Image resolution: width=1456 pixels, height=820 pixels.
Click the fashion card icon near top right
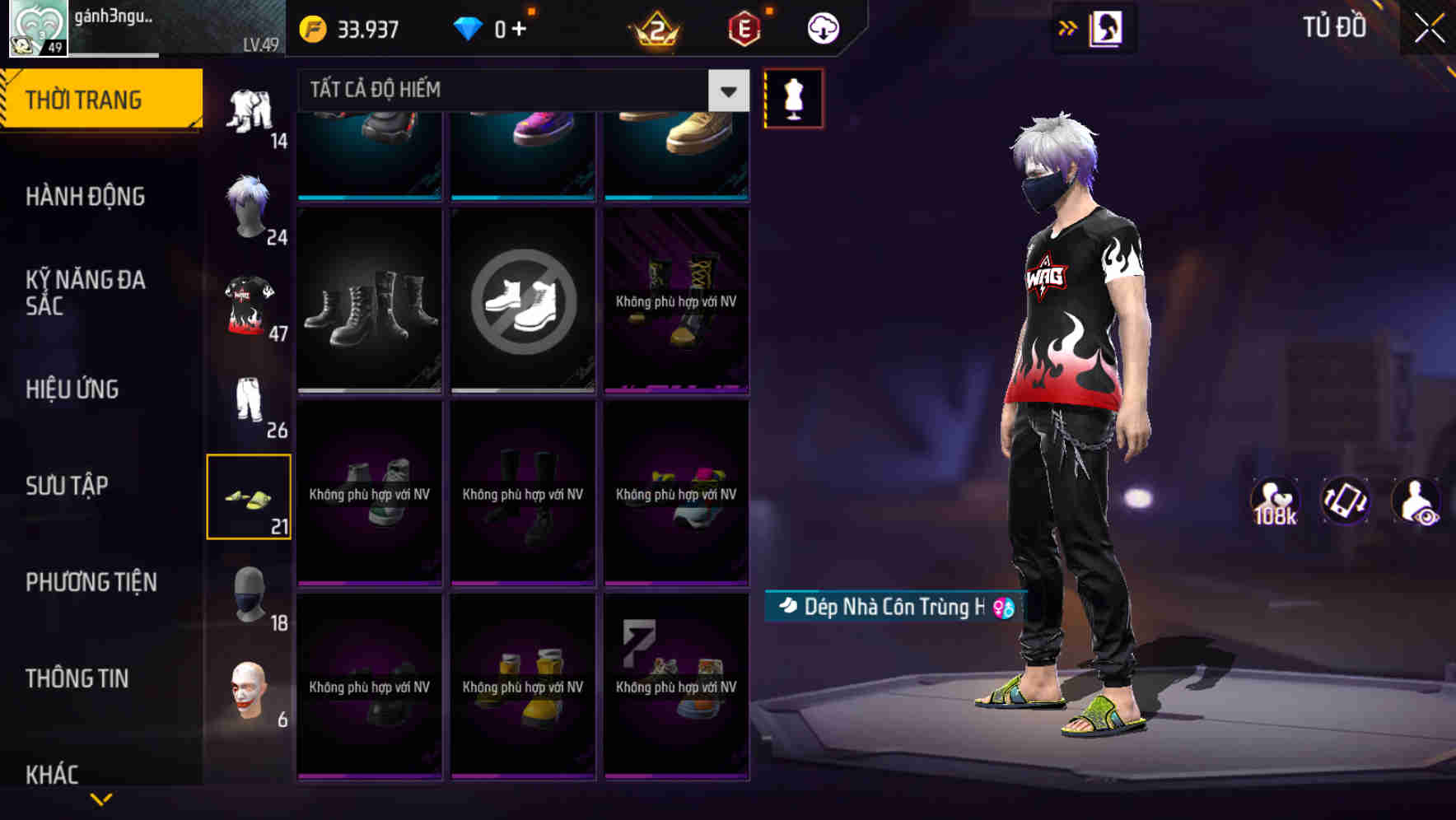click(x=1108, y=27)
